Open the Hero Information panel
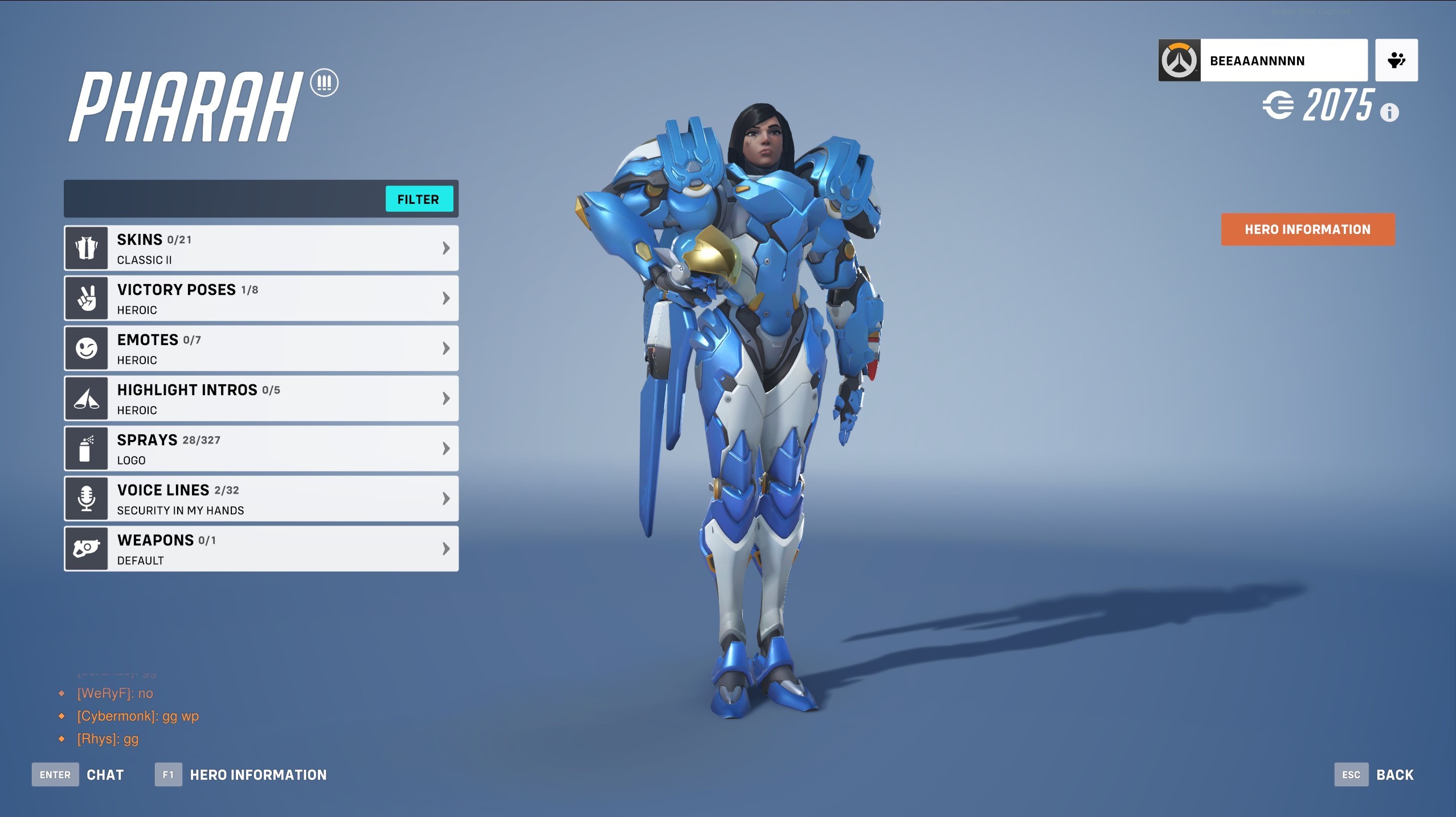Image resolution: width=1456 pixels, height=817 pixels. tap(1307, 229)
